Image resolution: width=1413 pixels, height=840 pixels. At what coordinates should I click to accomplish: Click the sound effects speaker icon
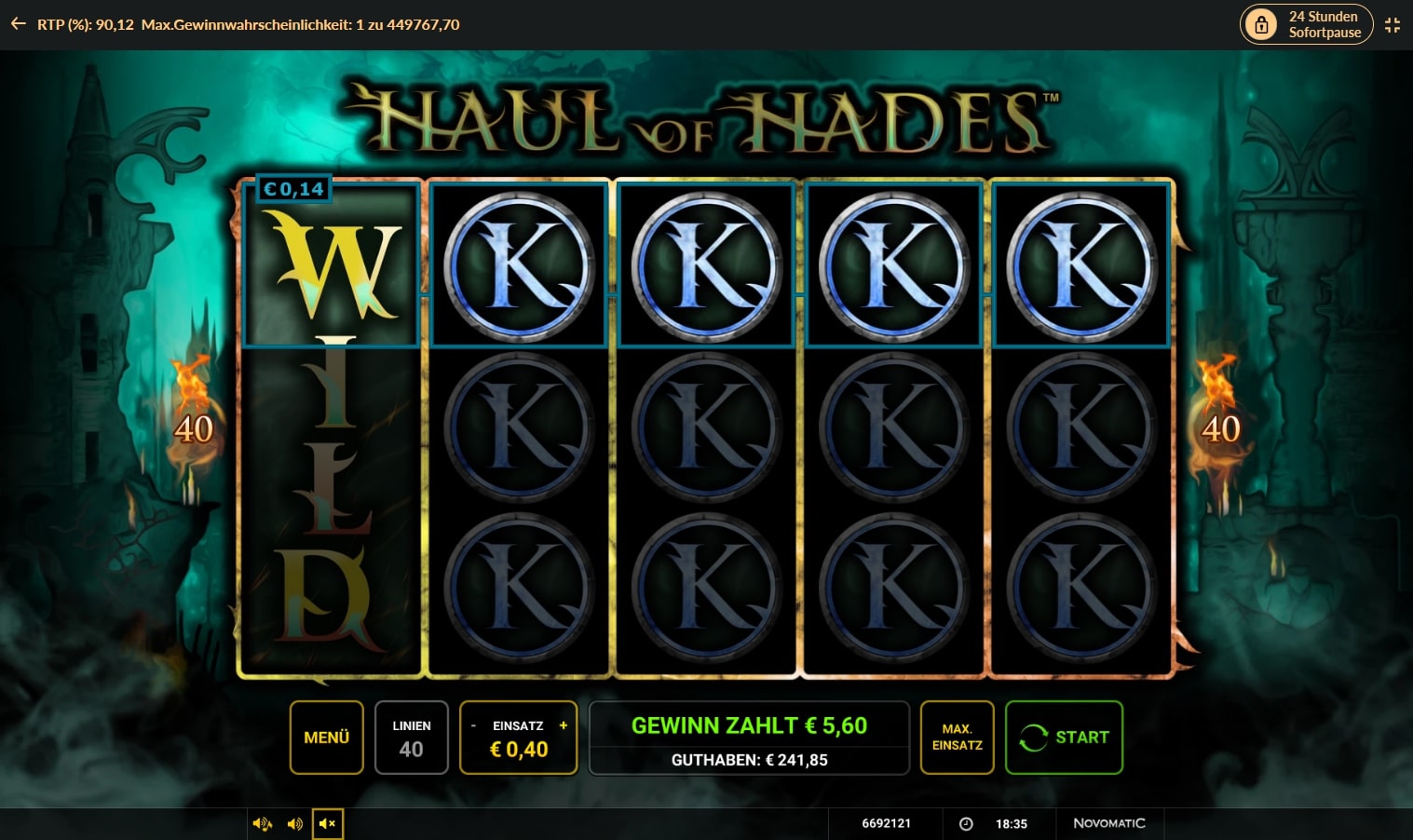pyautogui.click(x=295, y=823)
